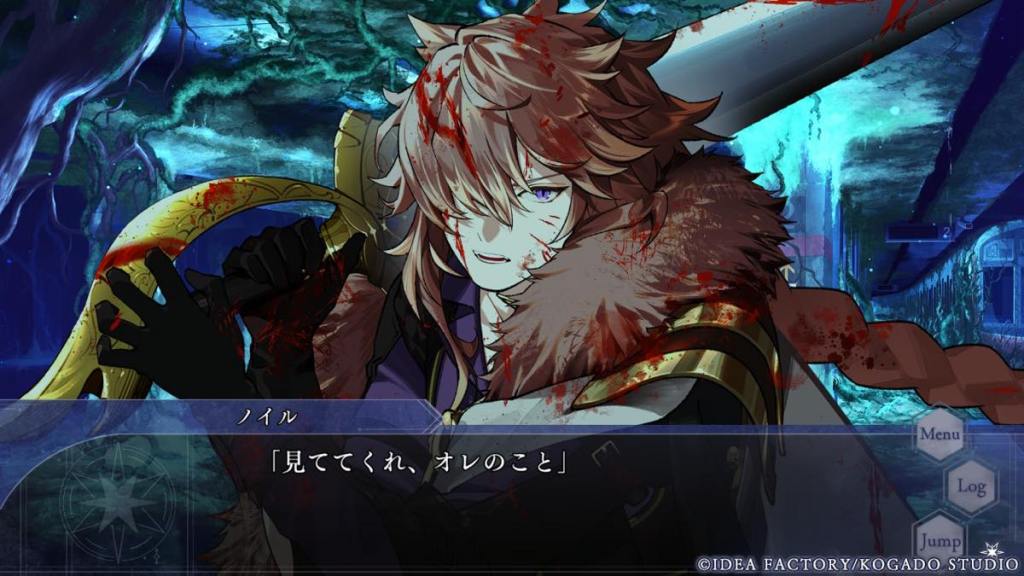Open the Menu hexagon button
Screen dimensions: 1024x576
[939, 435]
